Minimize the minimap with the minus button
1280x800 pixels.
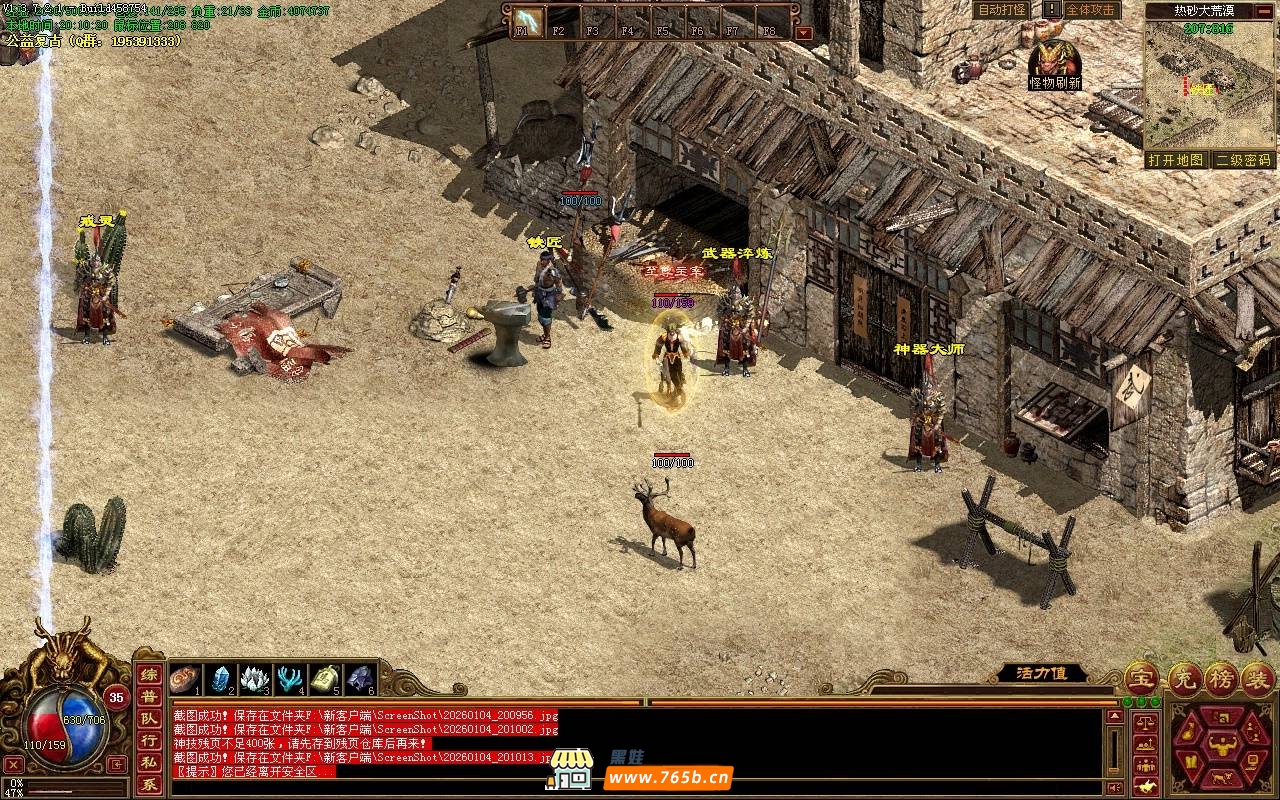pos(1264,11)
